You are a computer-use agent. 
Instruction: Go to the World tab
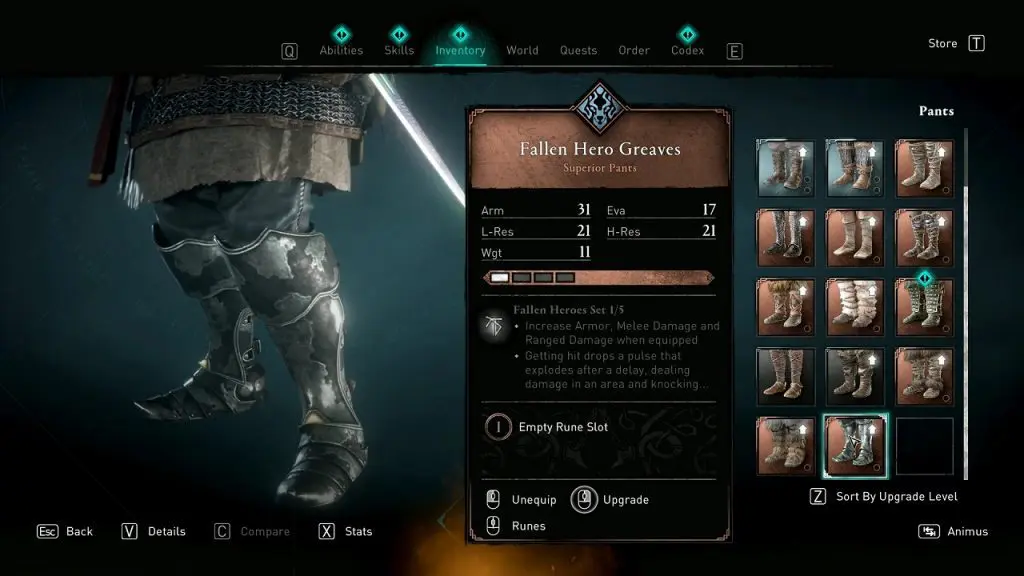coord(522,50)
